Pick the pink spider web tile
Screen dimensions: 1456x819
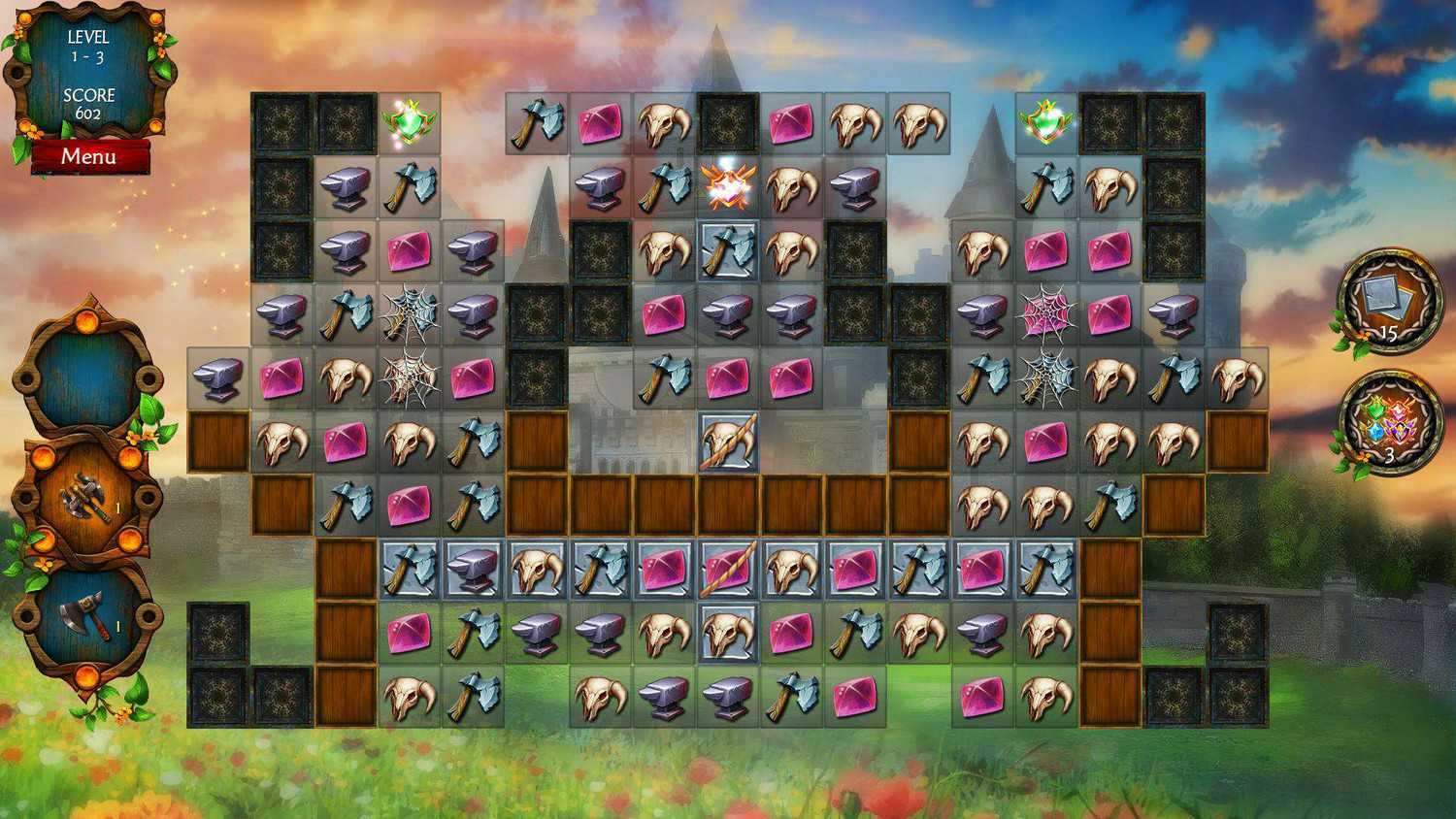pyautogui.click(x=1045, y=312)
